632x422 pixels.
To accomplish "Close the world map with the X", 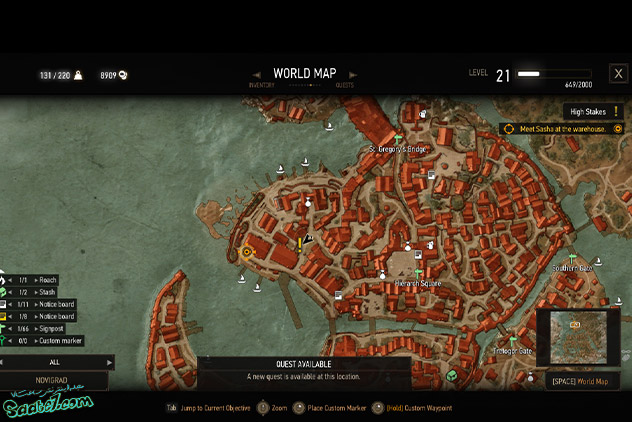I will click(618, 73).
